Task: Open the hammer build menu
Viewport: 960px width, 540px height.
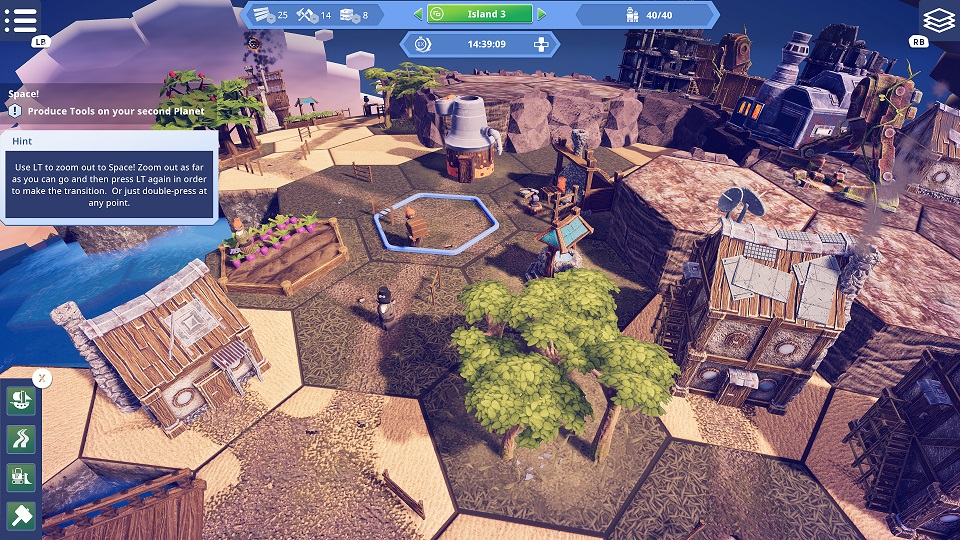Action: [21, 515]
